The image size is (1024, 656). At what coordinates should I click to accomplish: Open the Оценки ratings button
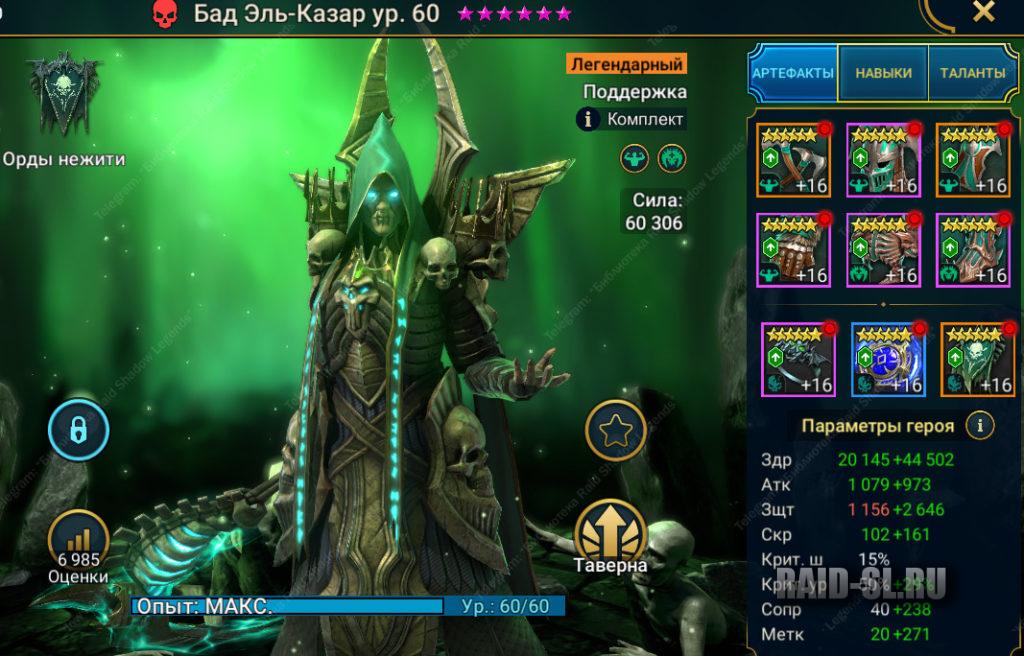coord(78,542)
